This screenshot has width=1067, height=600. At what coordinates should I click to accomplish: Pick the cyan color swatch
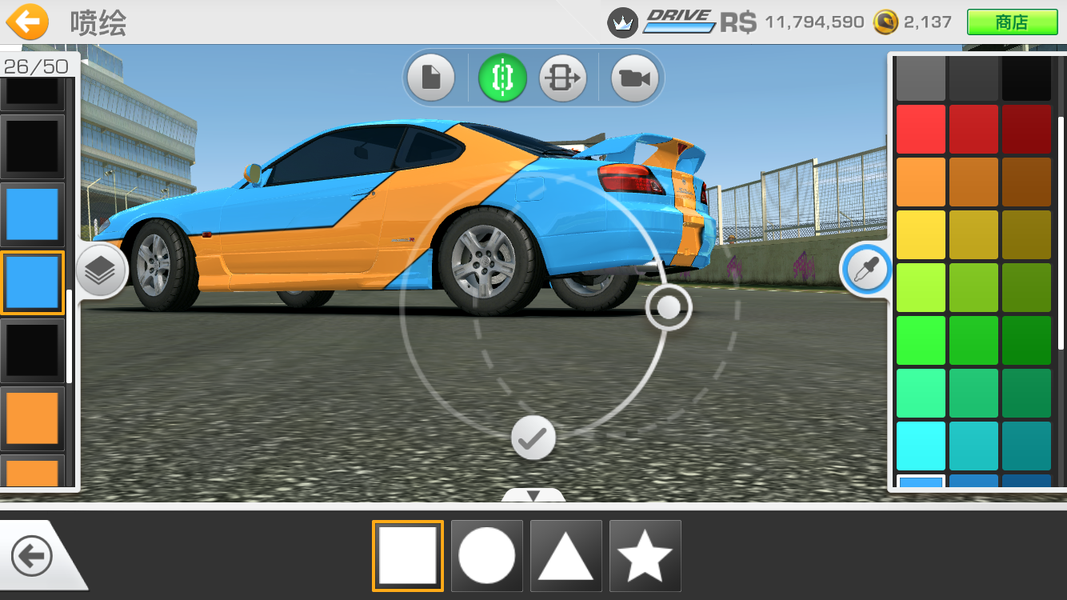coord(920,445)
